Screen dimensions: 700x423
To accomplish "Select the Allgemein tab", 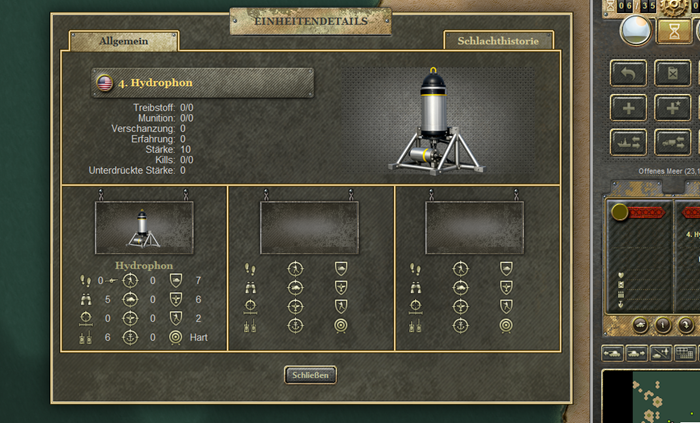I will (124, 41).
